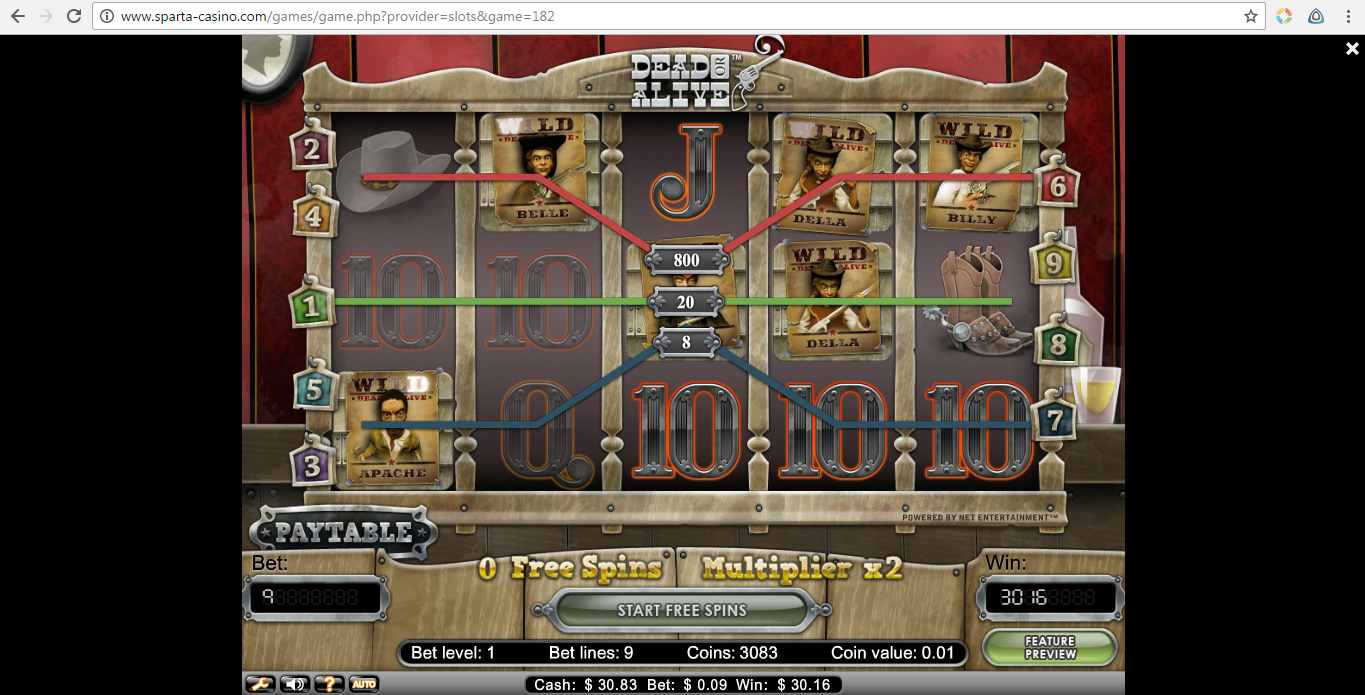Open the Feature Preview

click(x=1049, y=647)
